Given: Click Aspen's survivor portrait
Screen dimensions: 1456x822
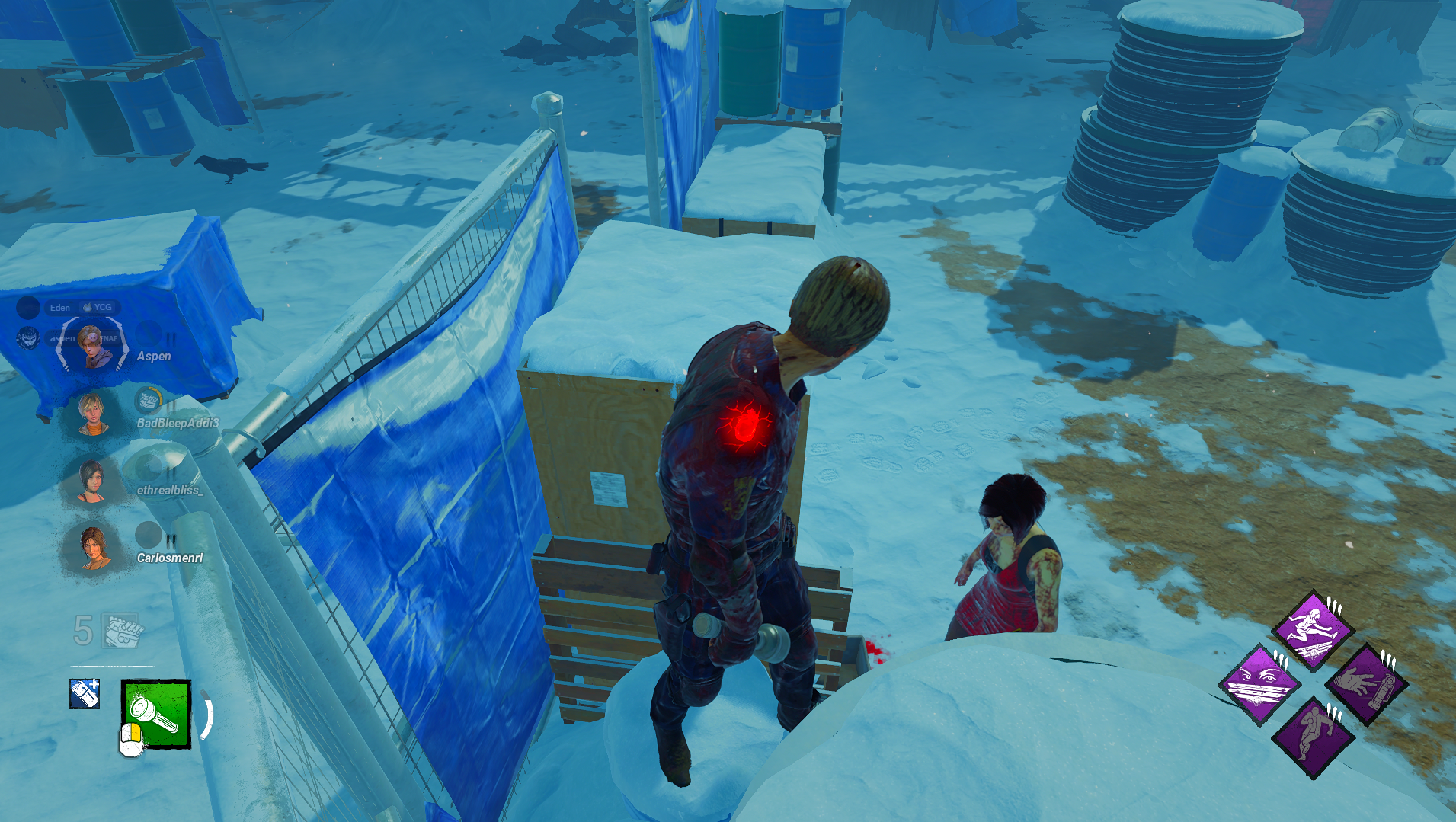Looking at the screenshot, I should click(91, 348).
